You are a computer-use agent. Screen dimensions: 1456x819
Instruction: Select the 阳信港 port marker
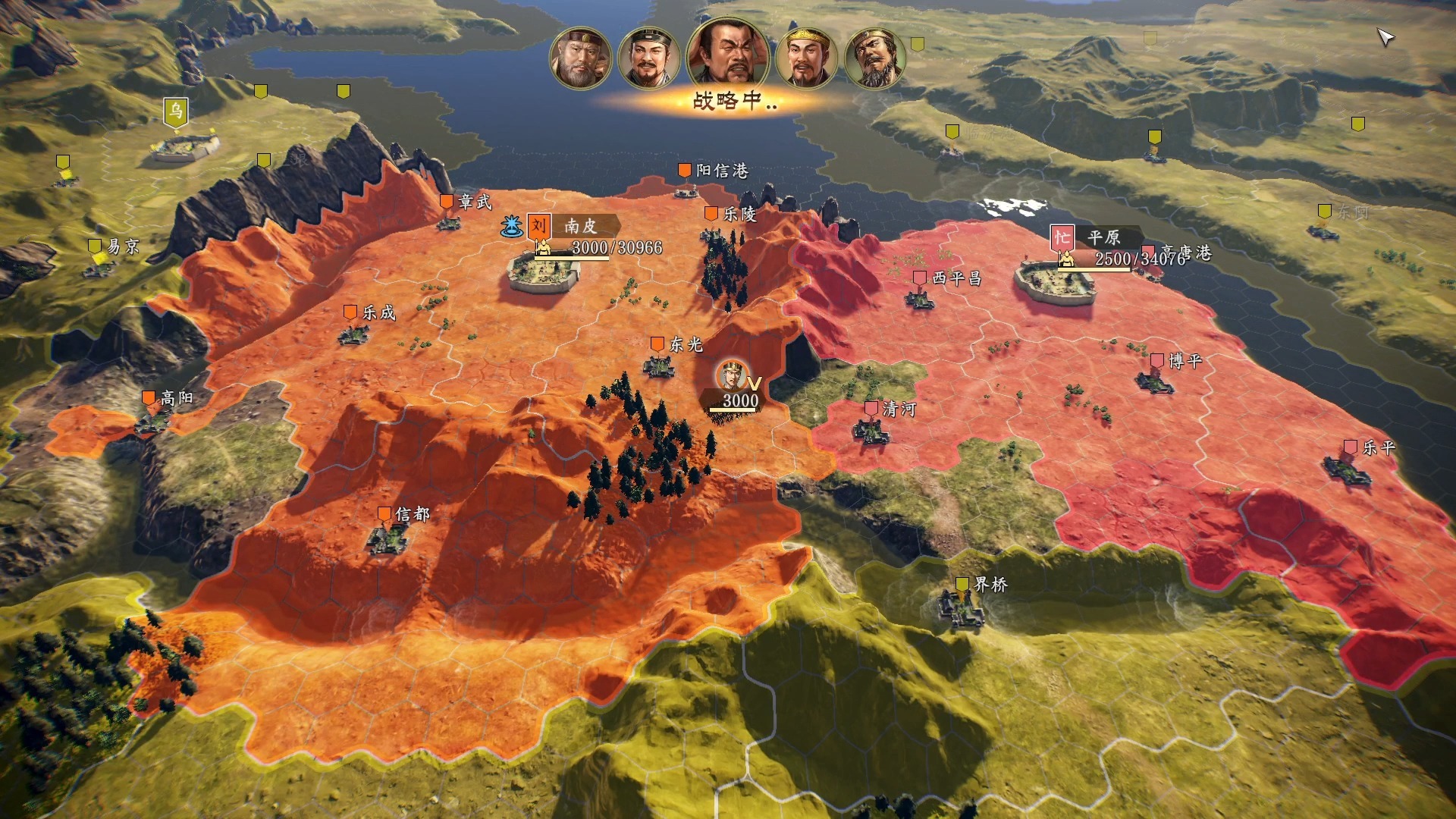[x=684, y=171]
